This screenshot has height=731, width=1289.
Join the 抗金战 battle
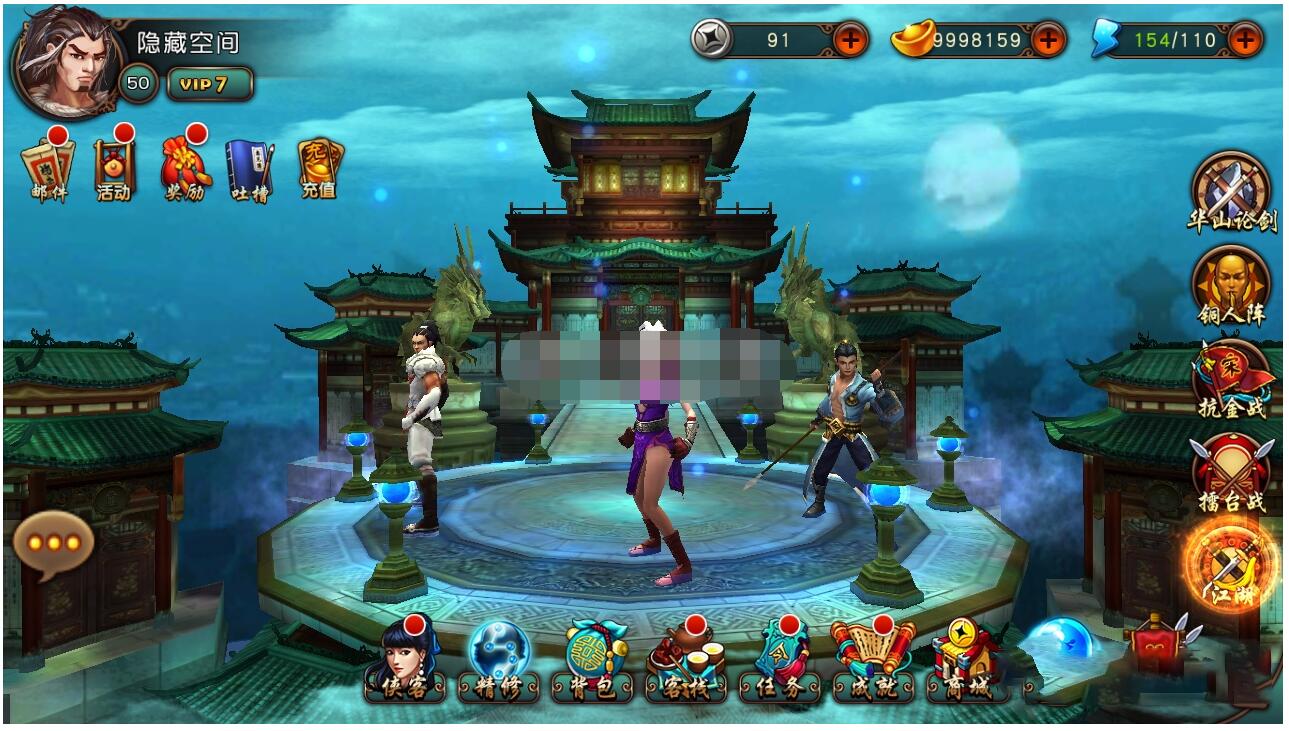tap(1231, 380)
